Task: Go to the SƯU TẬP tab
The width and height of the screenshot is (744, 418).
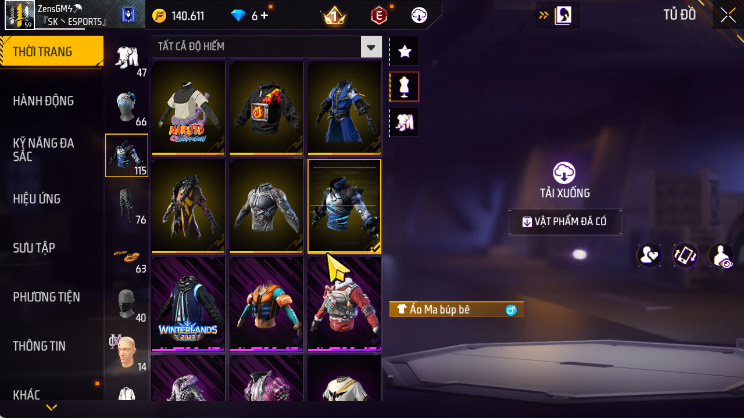Action: (36, 248)
